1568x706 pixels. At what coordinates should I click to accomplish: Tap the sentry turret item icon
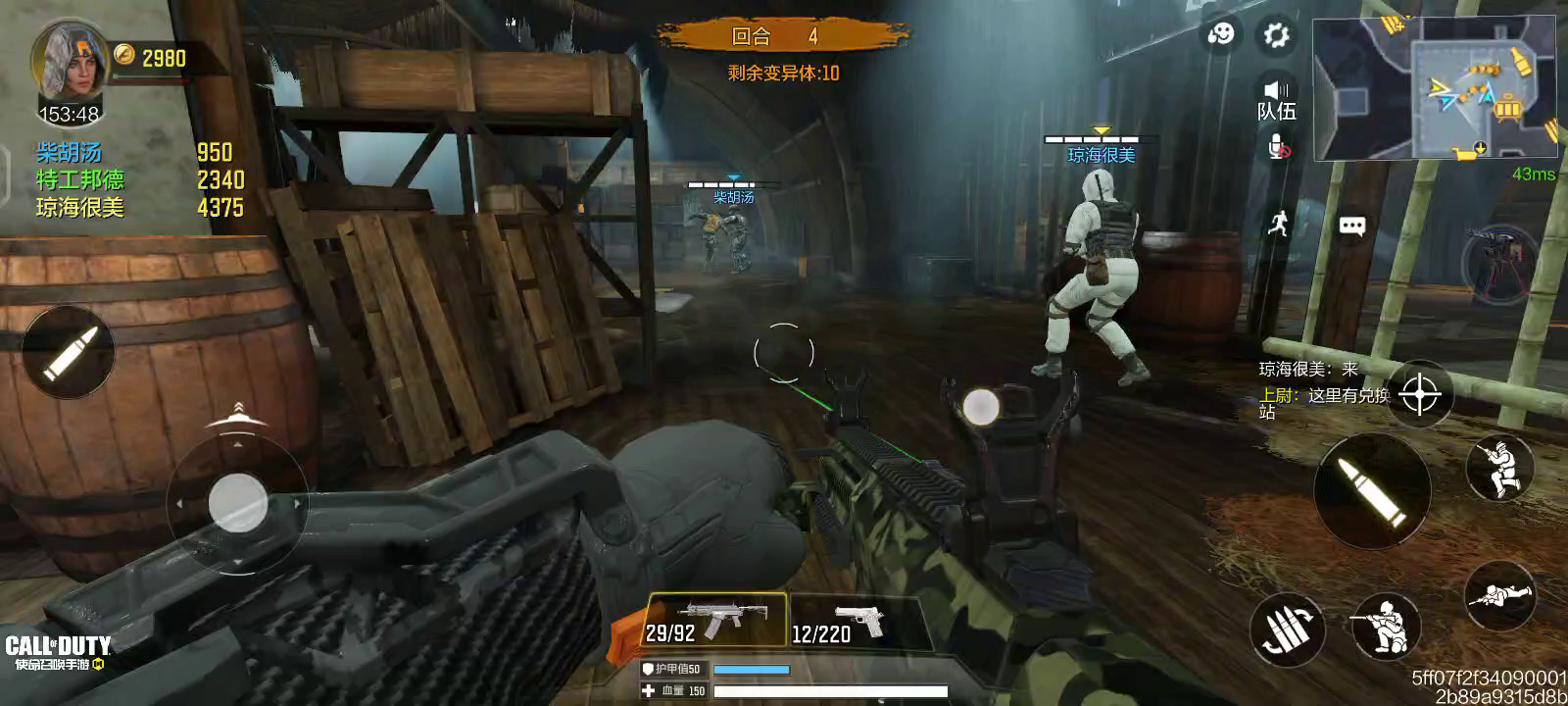[x=1496, y=264]
